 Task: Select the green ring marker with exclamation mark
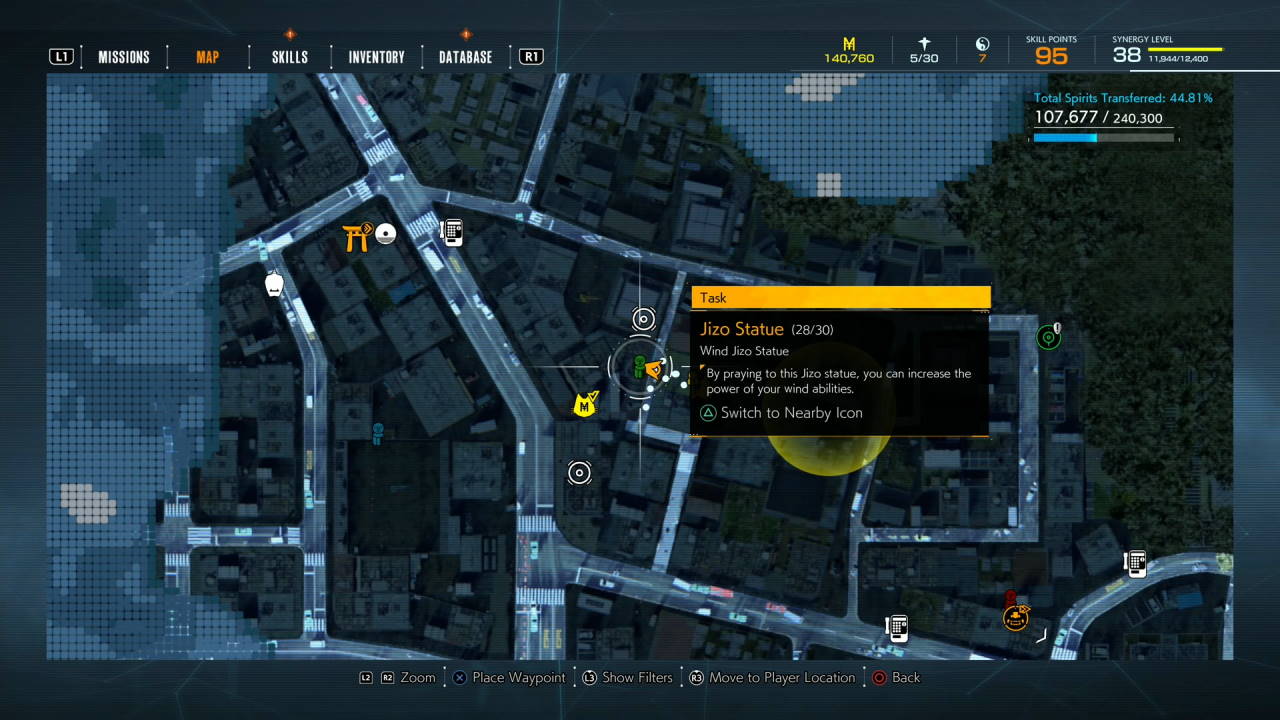click(x=1048, y=337)
